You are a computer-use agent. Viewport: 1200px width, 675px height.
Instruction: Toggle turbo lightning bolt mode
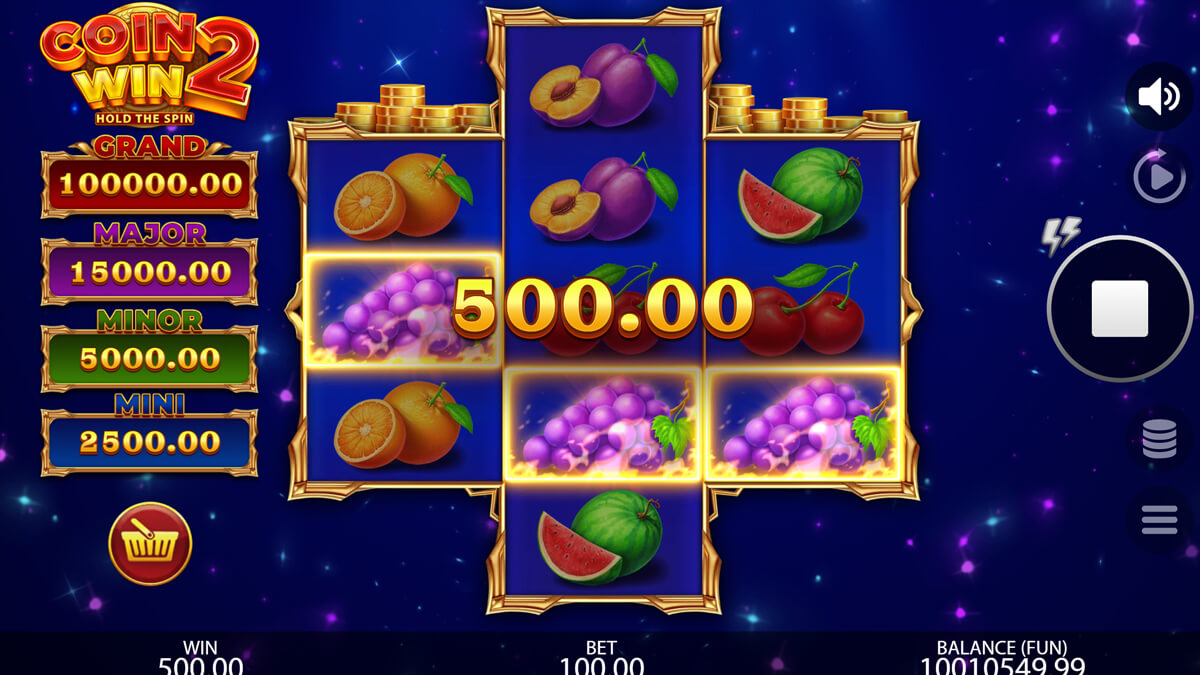(x=1061, y=236)
